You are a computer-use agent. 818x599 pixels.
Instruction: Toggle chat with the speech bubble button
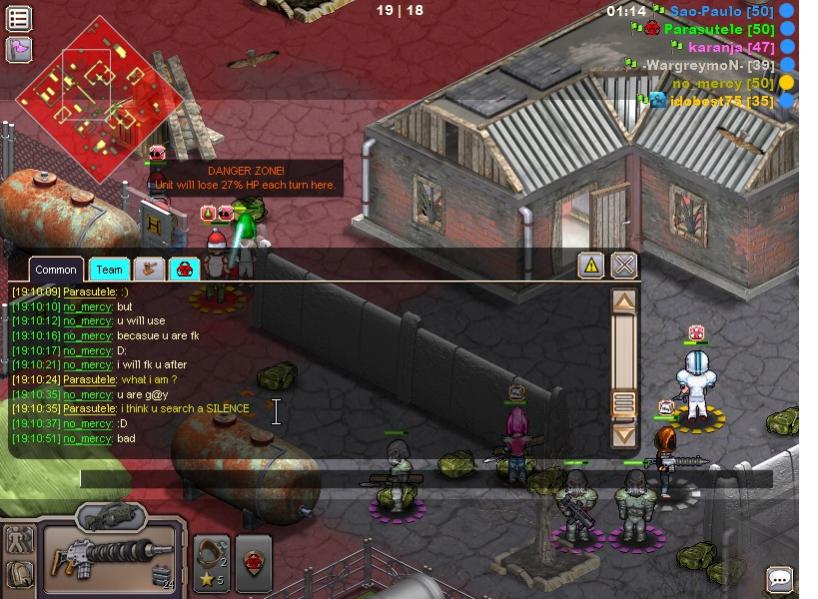780,579
